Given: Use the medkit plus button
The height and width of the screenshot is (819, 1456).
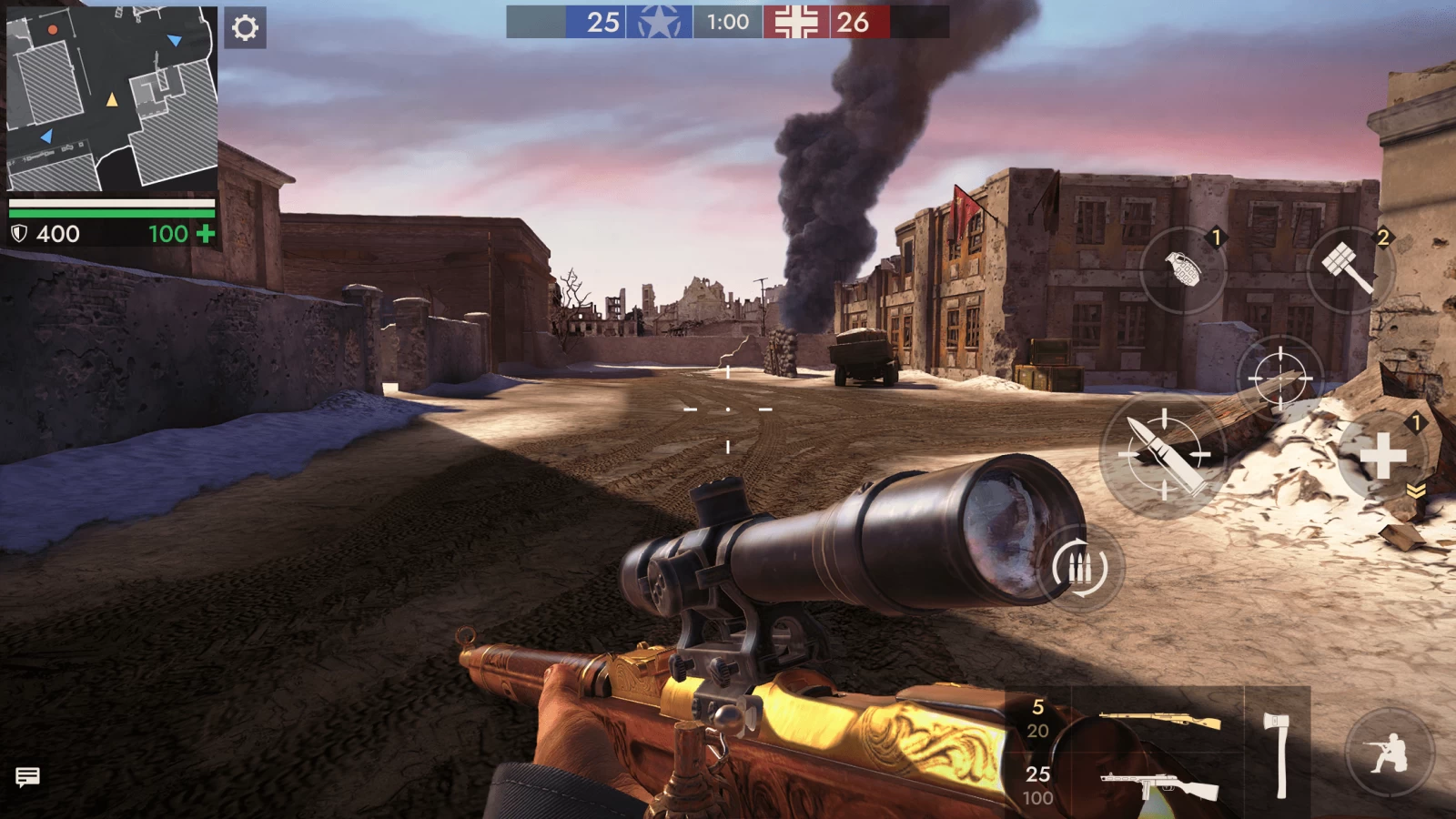Looking at the screenshot, I should coord(1382,455).
